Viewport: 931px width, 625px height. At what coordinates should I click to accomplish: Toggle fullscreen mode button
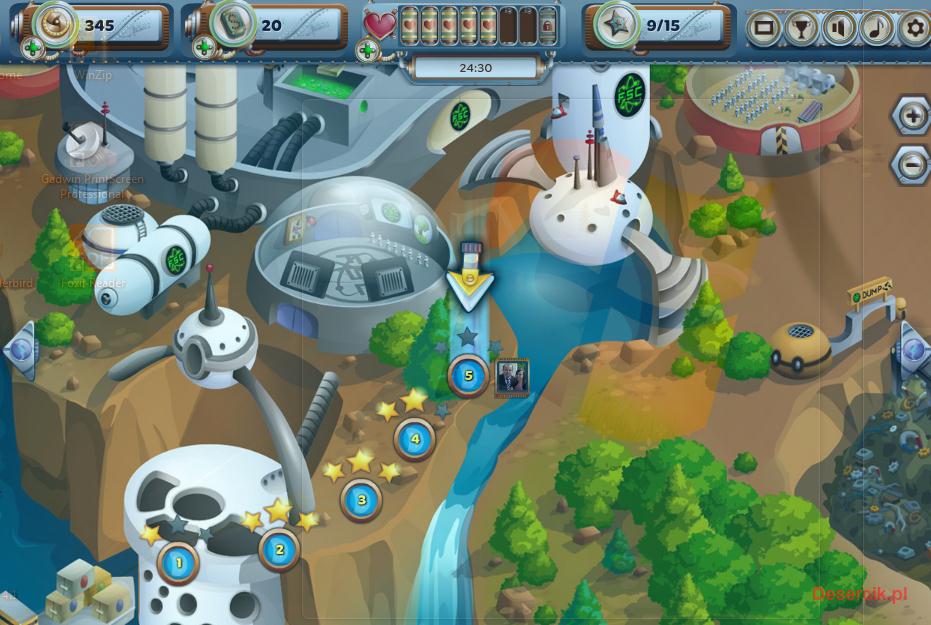tap(763, 28)
